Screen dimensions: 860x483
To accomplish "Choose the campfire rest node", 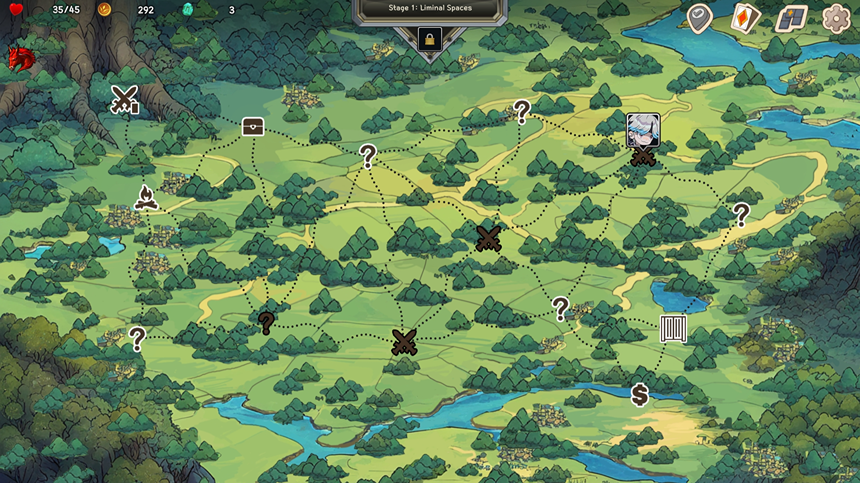I will point(147,197).
